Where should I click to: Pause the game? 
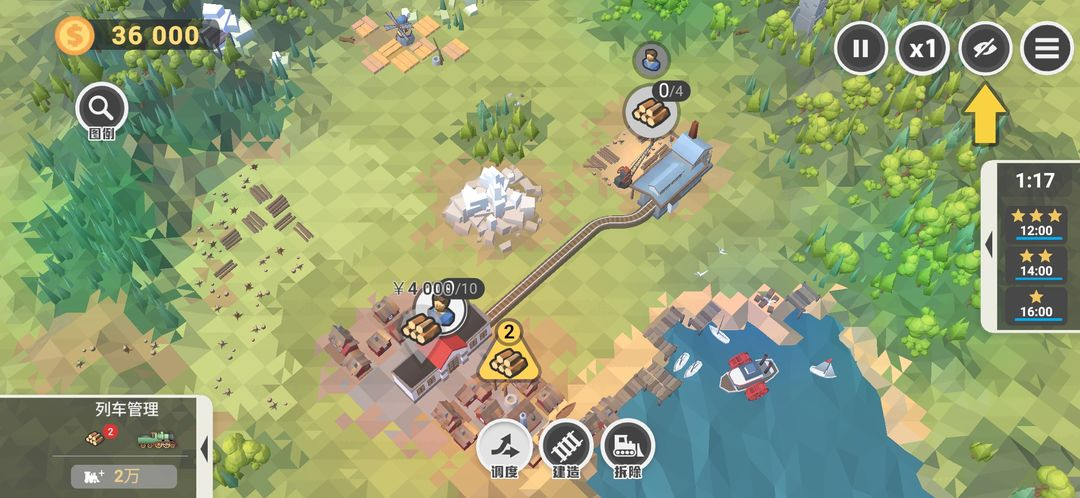[861, 48]
